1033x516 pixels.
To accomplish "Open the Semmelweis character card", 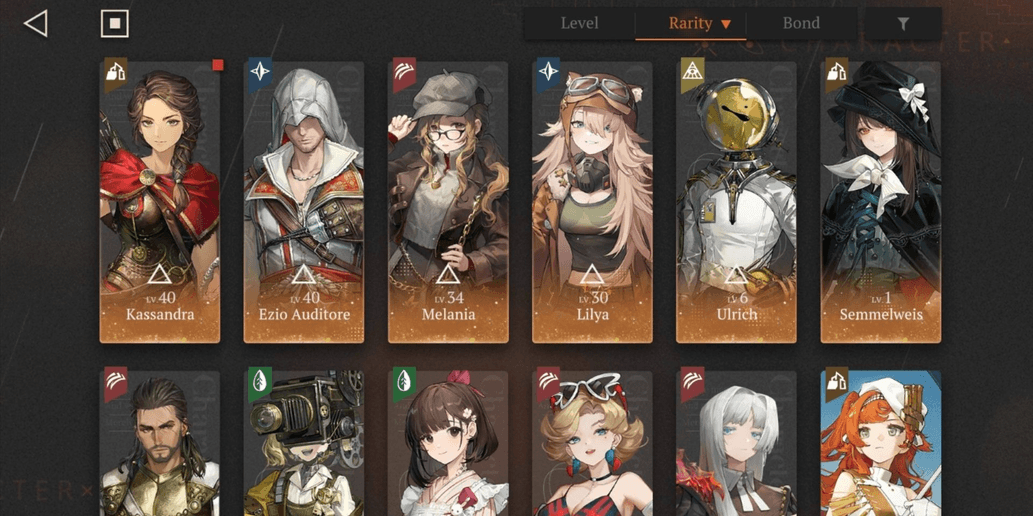I will [x=880, y=202].
